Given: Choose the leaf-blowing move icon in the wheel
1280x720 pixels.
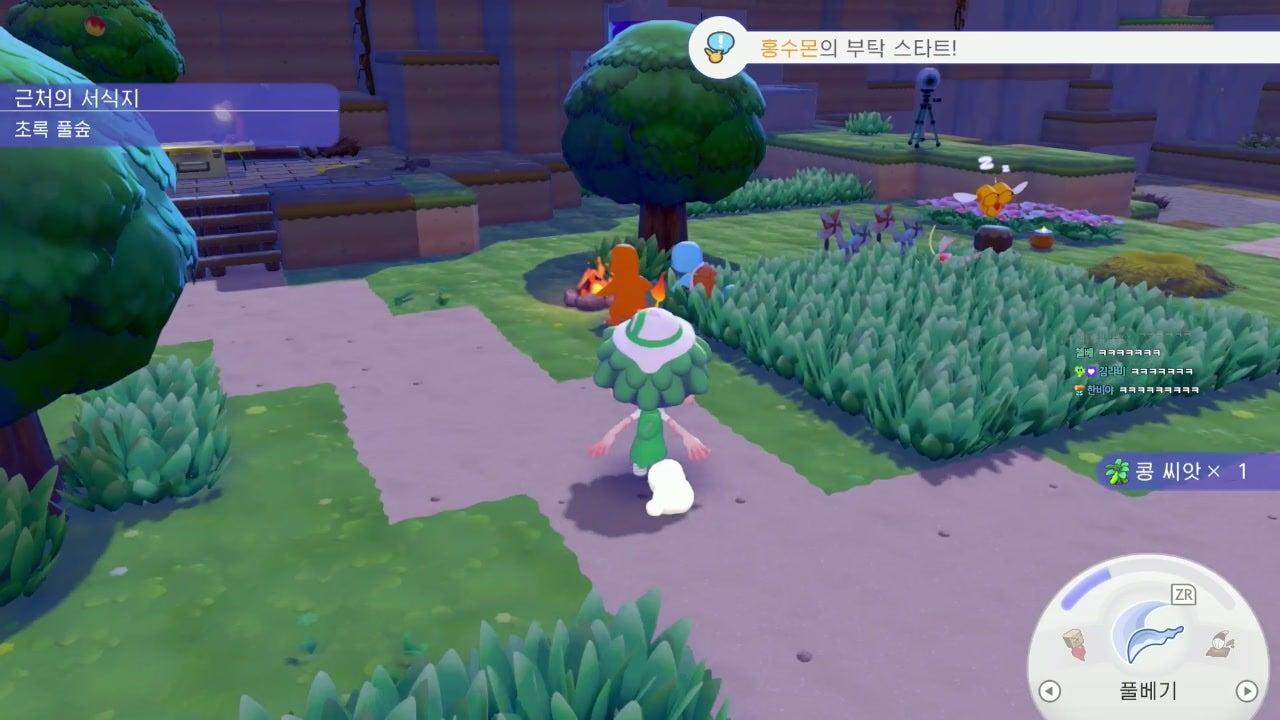Looking at the screenshot, I should [x=1218, y=645].
